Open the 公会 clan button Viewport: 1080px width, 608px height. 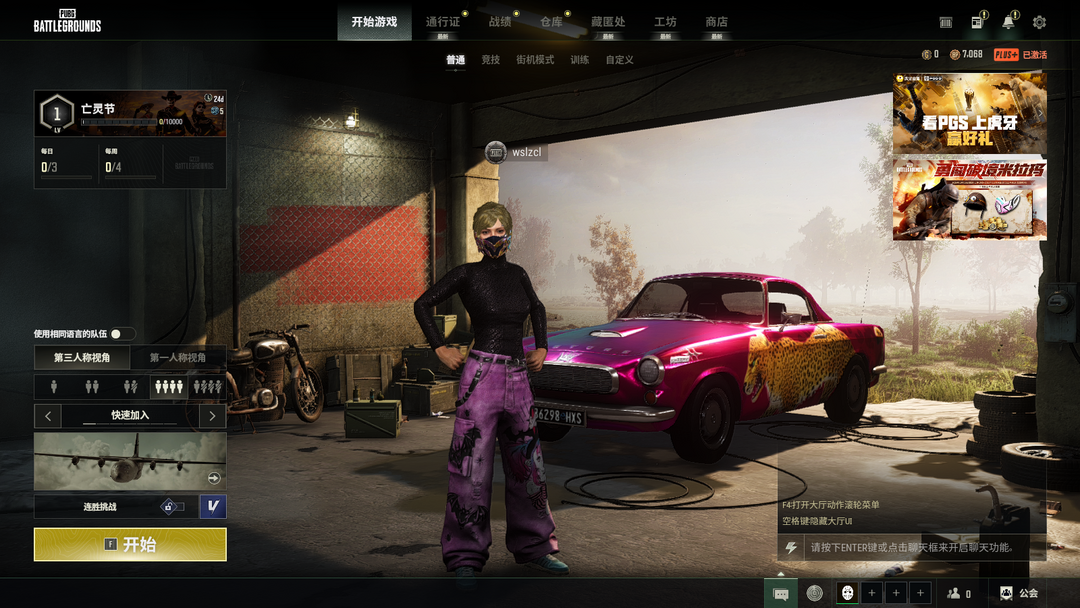pyautogui.click(x=1019, y=593)
